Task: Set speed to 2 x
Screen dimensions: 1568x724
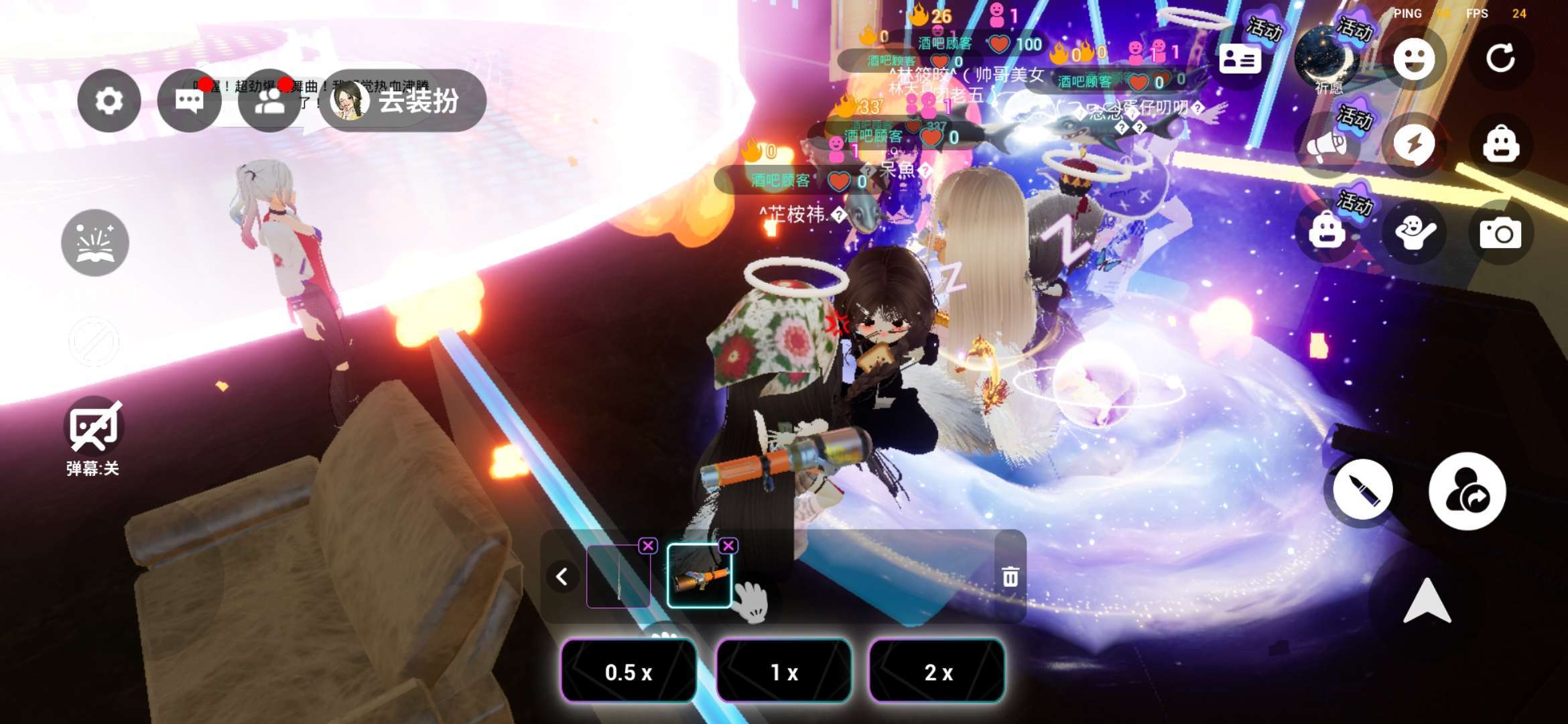Action: pos(937,672)
